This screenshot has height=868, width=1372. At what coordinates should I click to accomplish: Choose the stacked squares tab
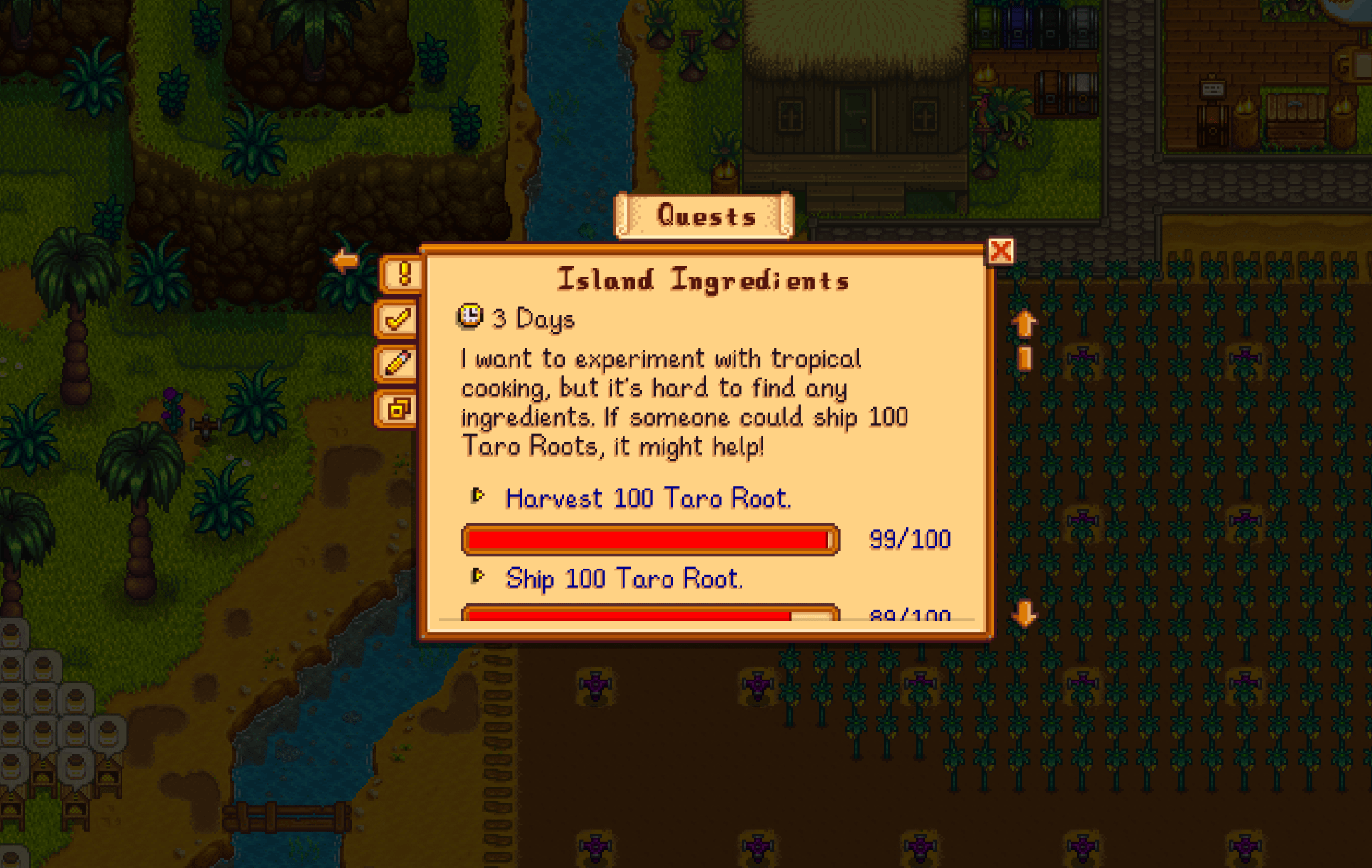coord(397,409)
